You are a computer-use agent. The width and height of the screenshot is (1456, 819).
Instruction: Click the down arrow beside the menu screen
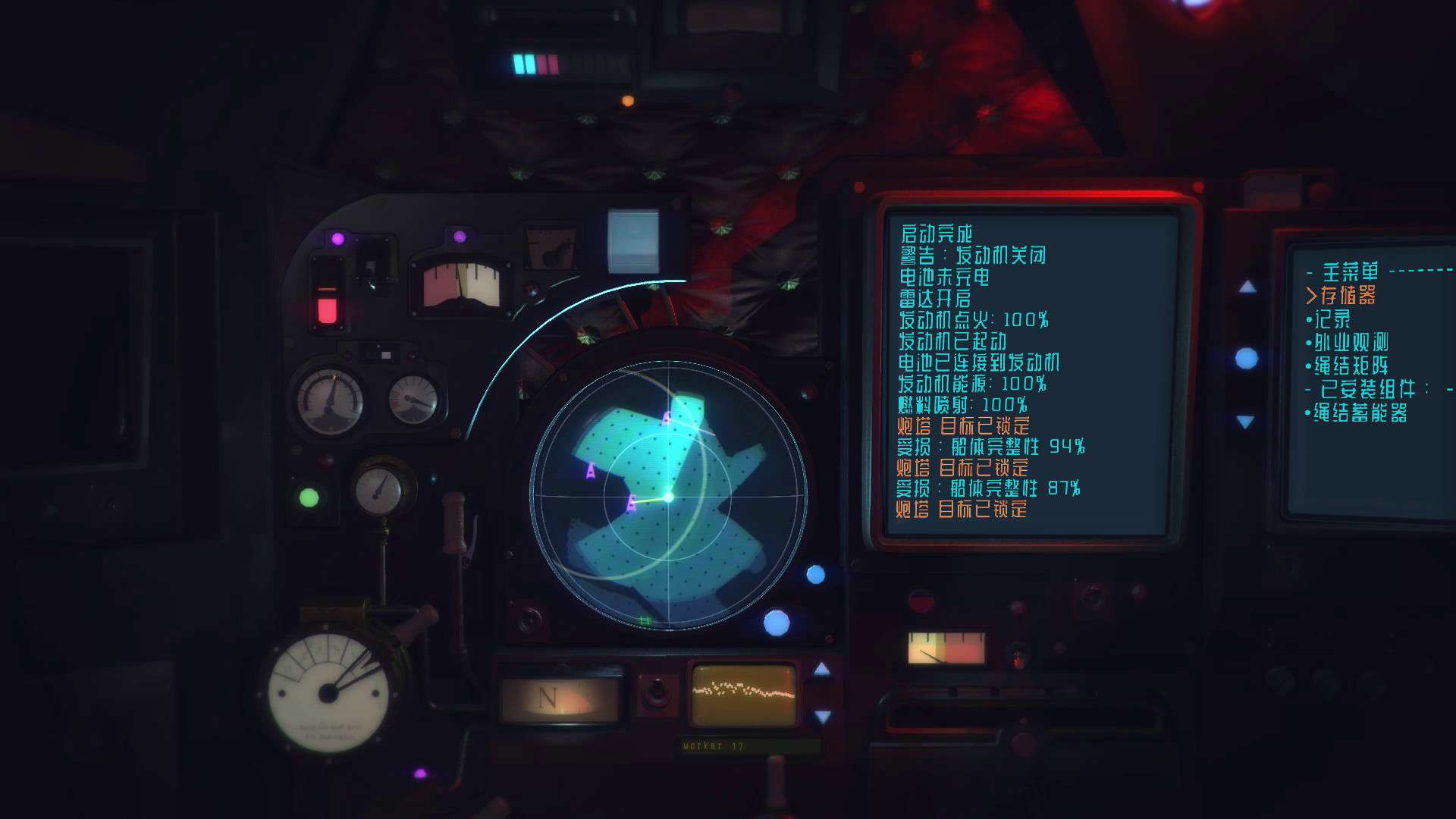[1245, 422]
